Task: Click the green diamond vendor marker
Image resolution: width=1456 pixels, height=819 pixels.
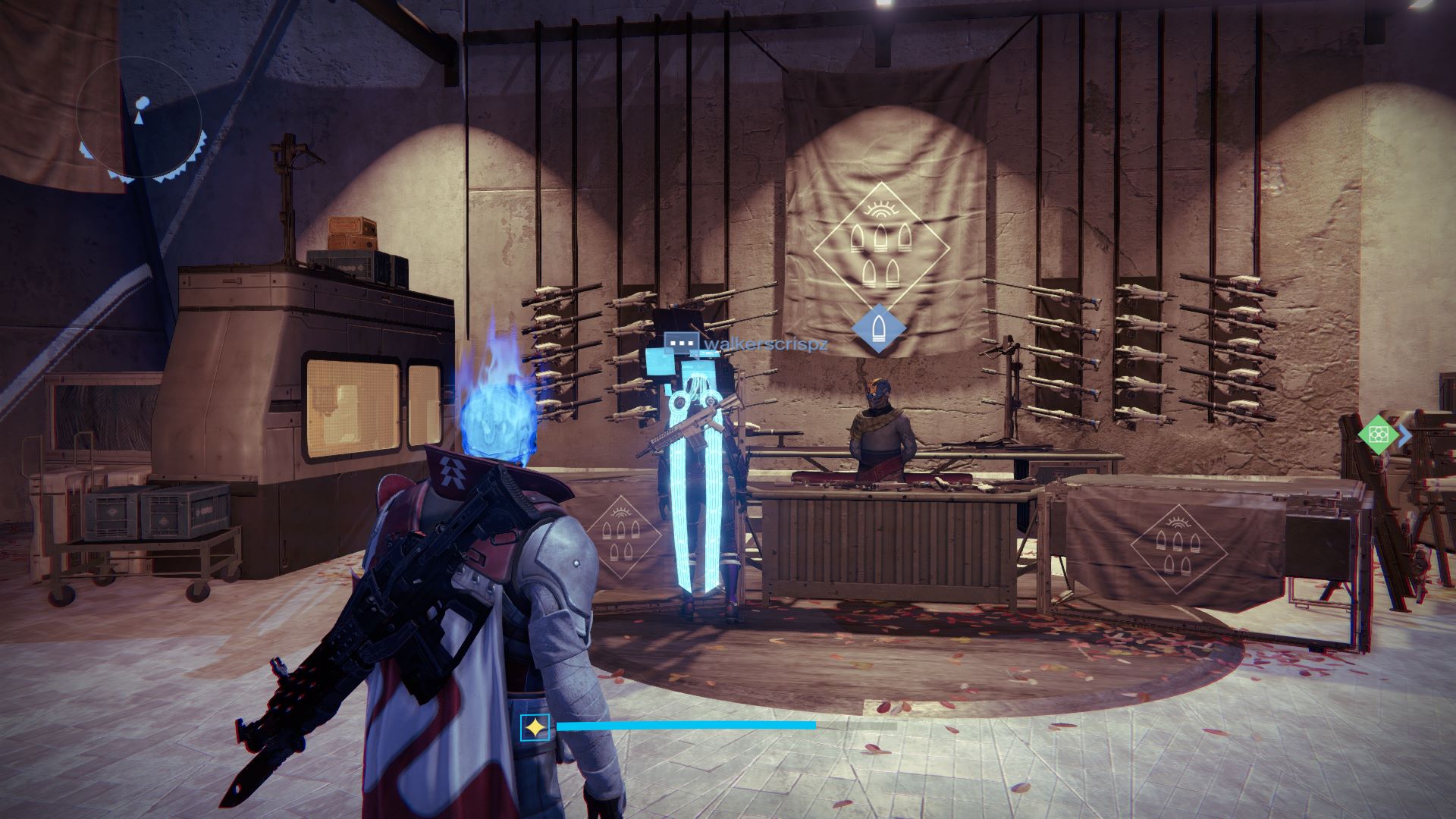Action: [x=1378, y=435]
